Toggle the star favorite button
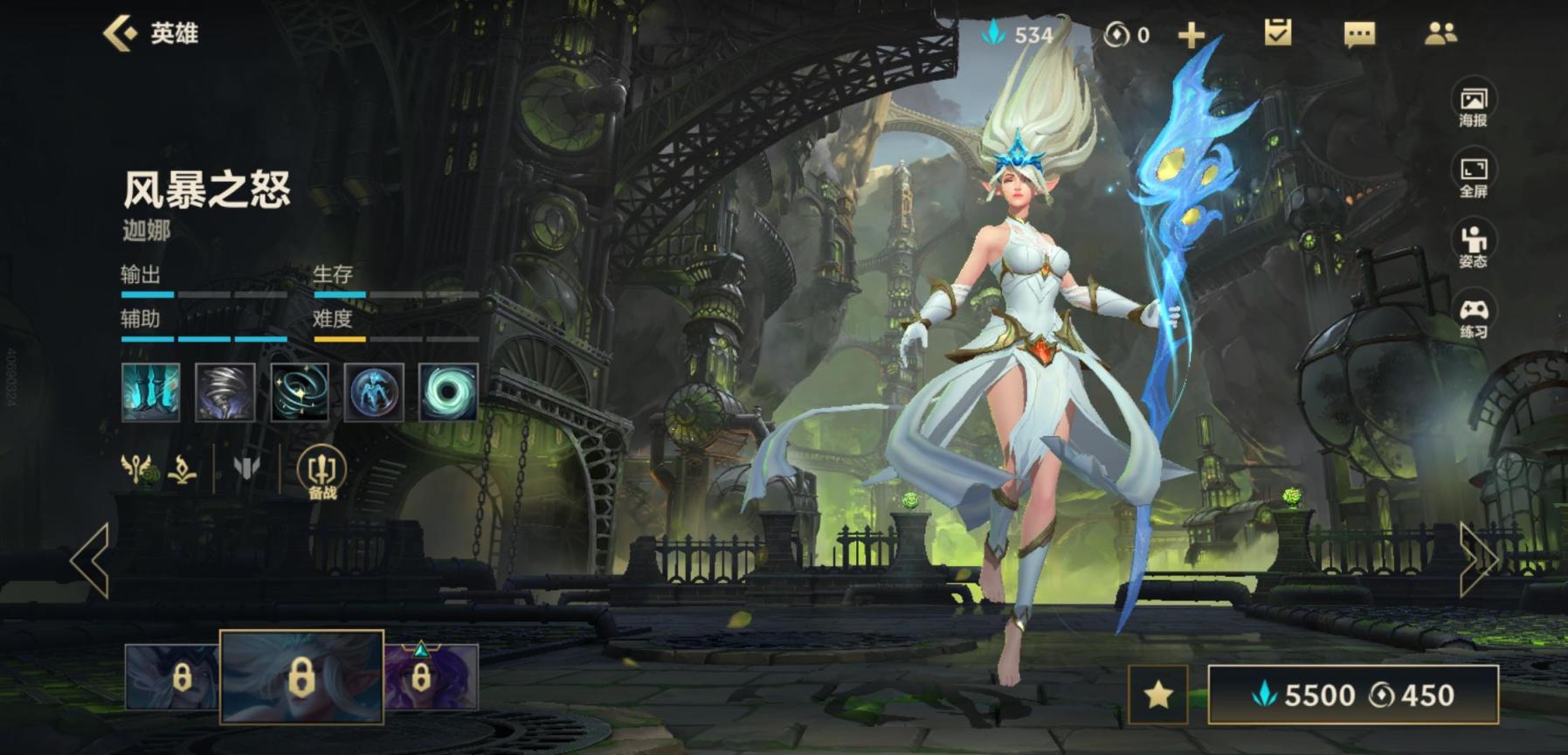The height and width of the screenshot is (755, 1568). pyautogui.click(x=1158, y=695)
